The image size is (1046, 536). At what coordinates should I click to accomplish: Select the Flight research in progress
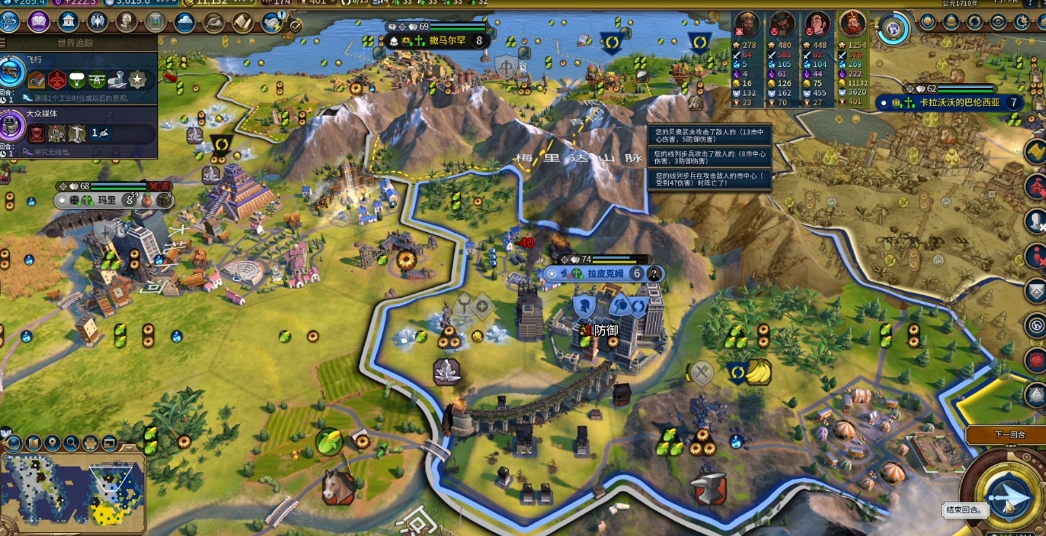[12, 72]
